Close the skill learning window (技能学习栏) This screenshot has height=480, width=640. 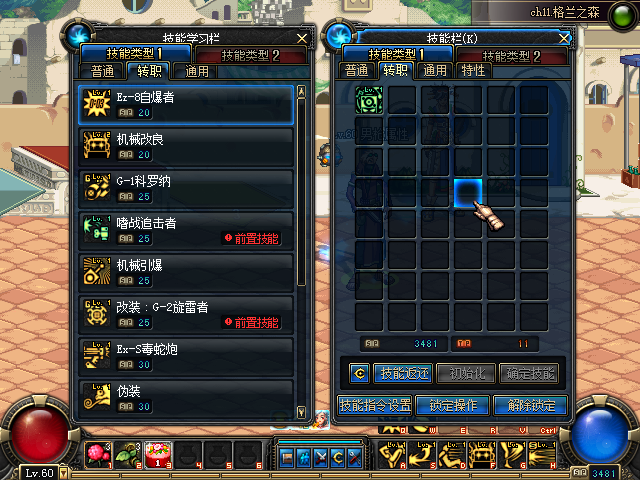[x=302, y=38]
